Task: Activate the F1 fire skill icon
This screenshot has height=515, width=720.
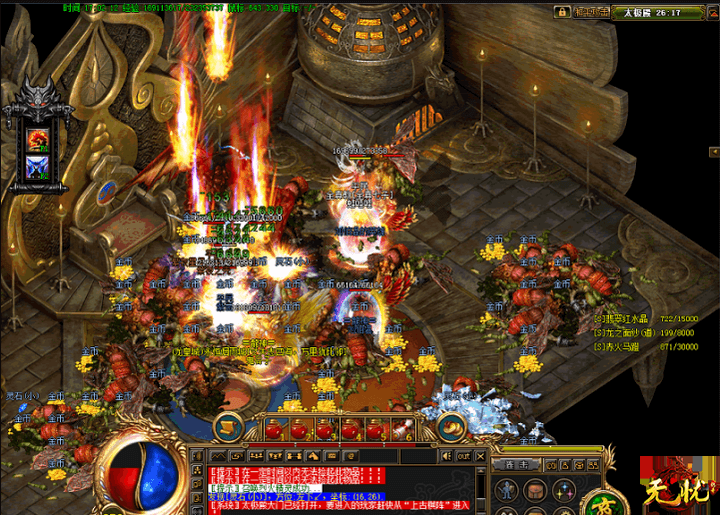Action: click(40, 137)
